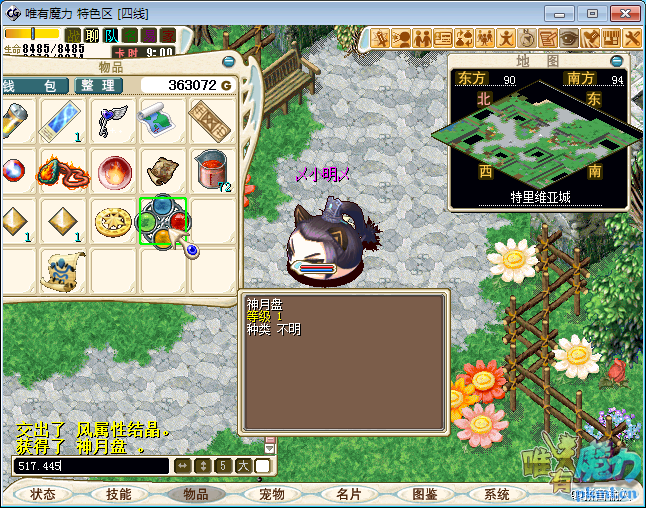646x508 pixels.
Task: Open the wrench and screwdriver tools icon
Action: pos(632,38)
